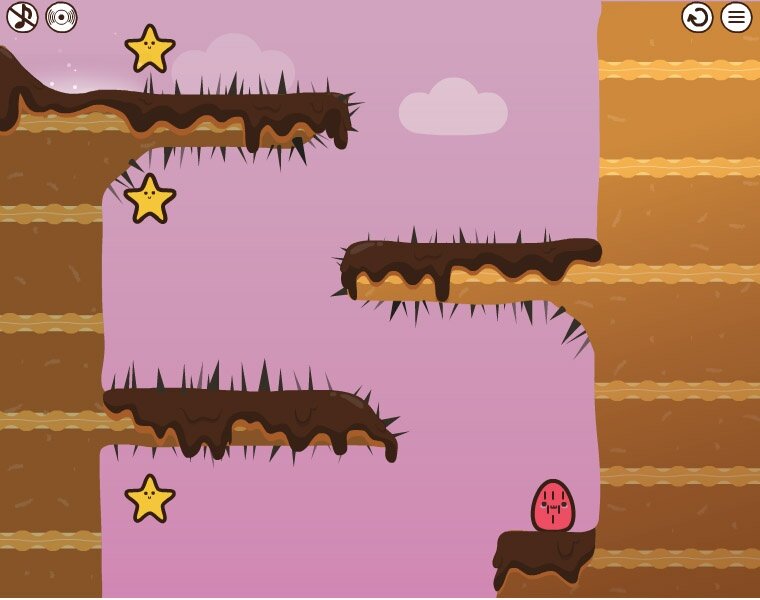Restart the level with the circular arrow

697,17
